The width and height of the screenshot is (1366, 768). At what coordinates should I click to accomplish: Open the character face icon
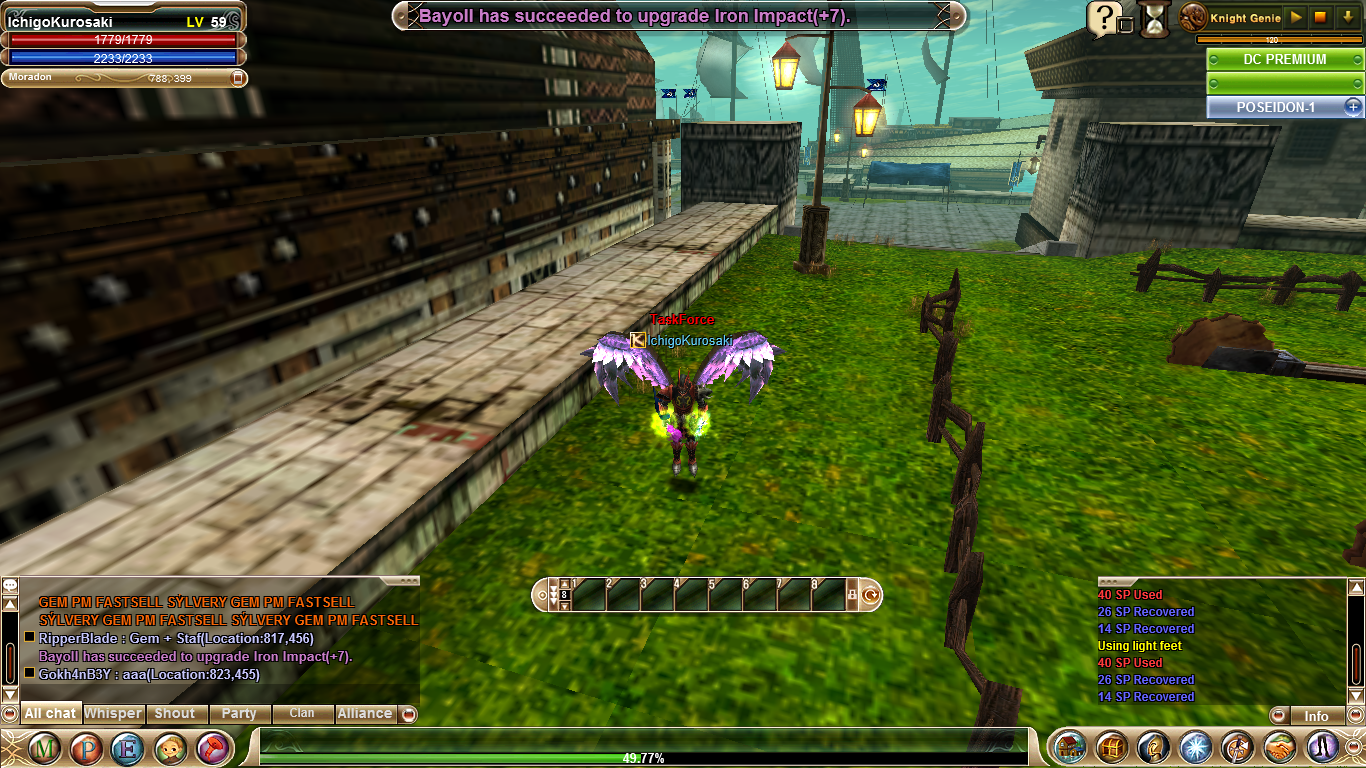pyautogui.click(x=169, y=747)
